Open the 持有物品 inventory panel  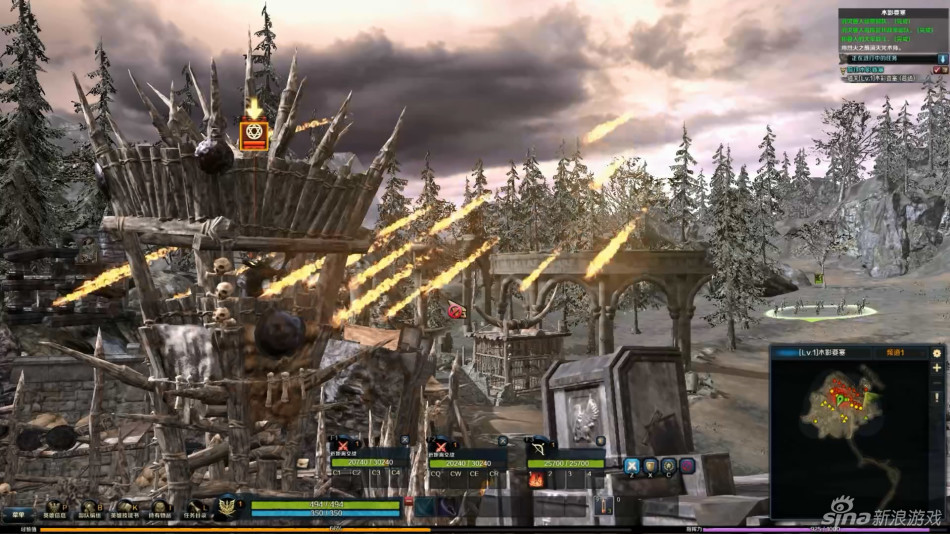[158, 510]
